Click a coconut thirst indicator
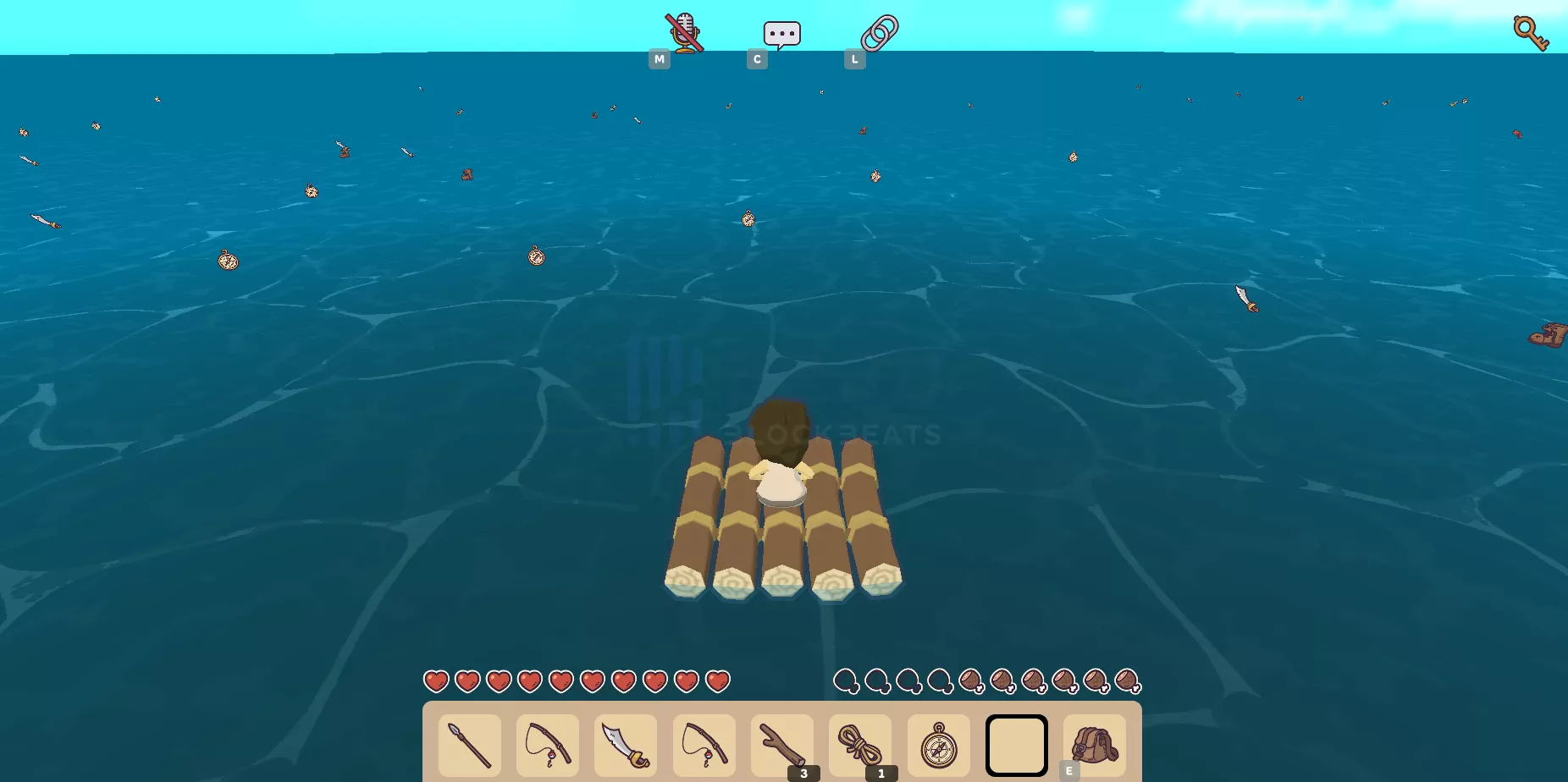Viewport: 1568px width, 782px height. [x=970, y=680]
